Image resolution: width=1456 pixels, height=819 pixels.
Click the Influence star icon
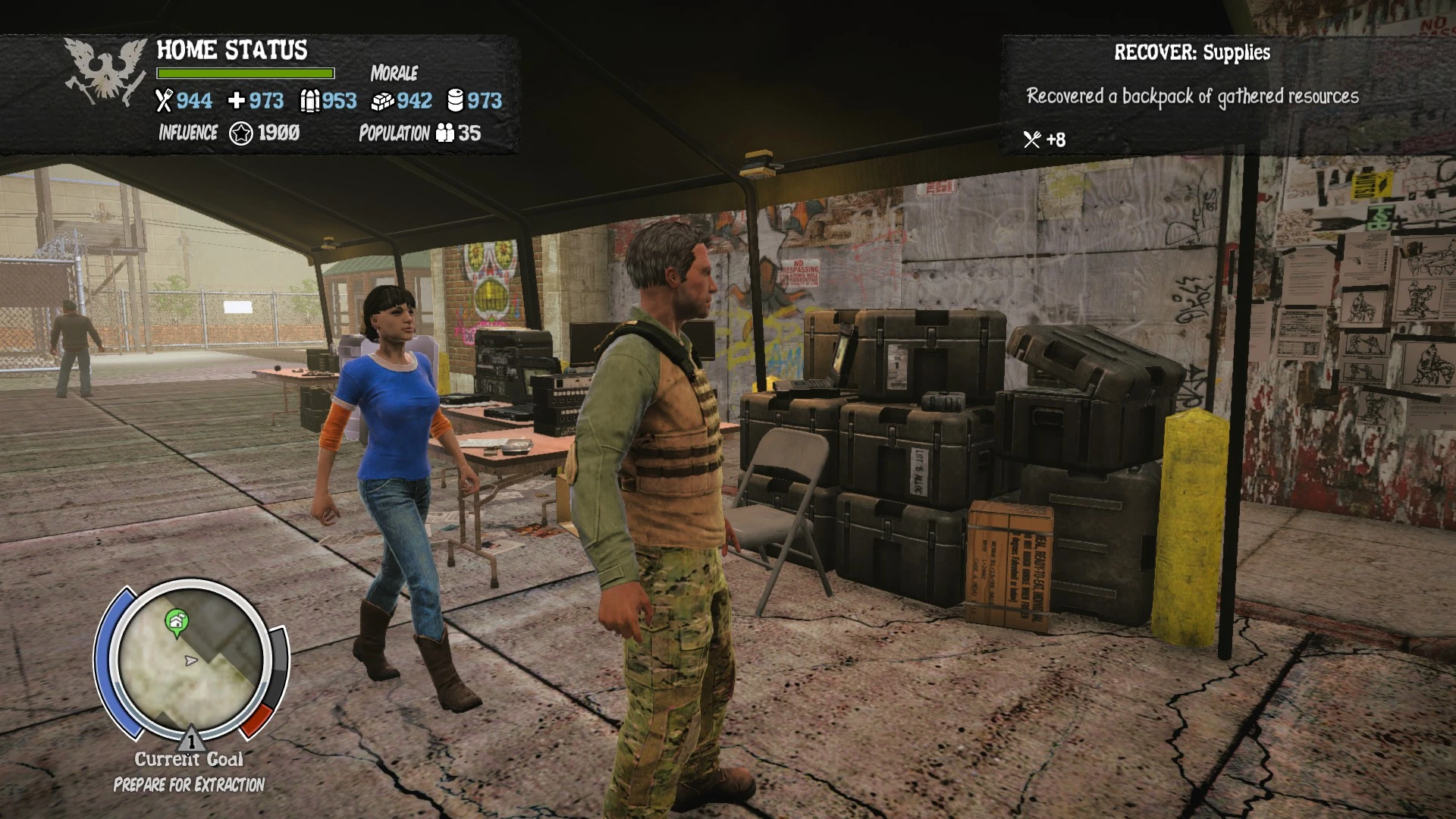[240, 133]
